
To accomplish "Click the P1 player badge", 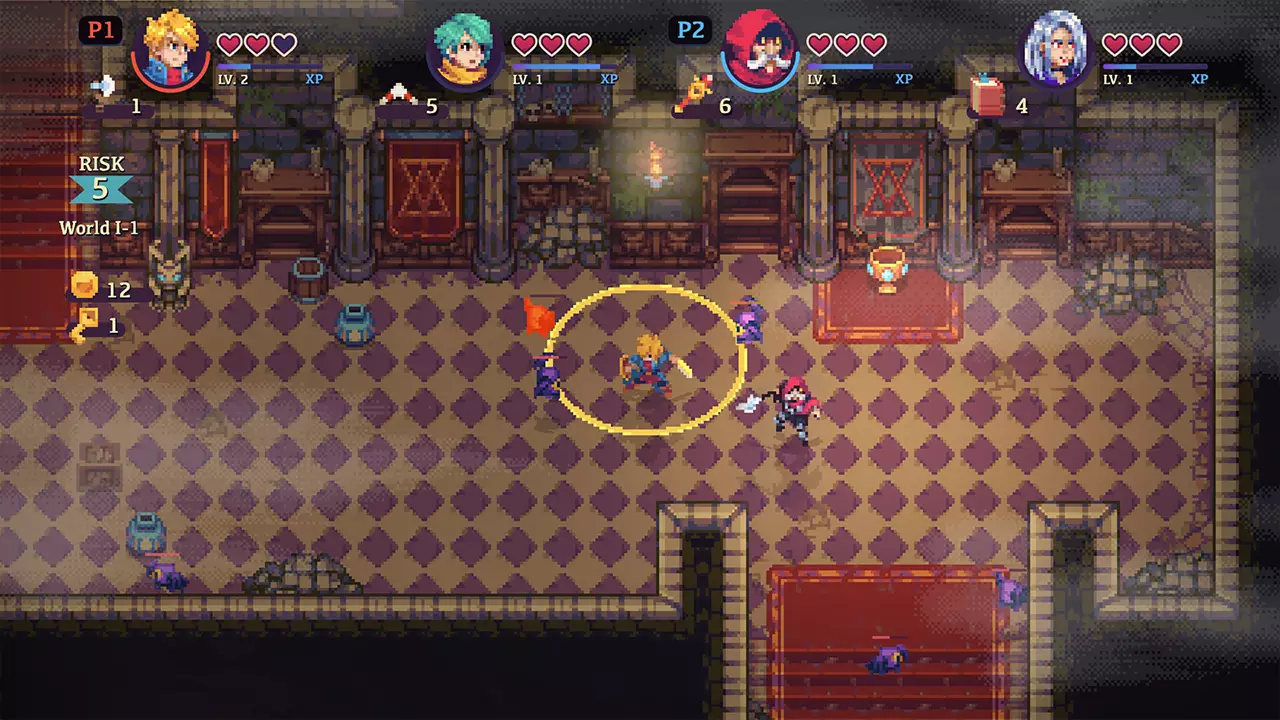I will click(x=100, y=30).
